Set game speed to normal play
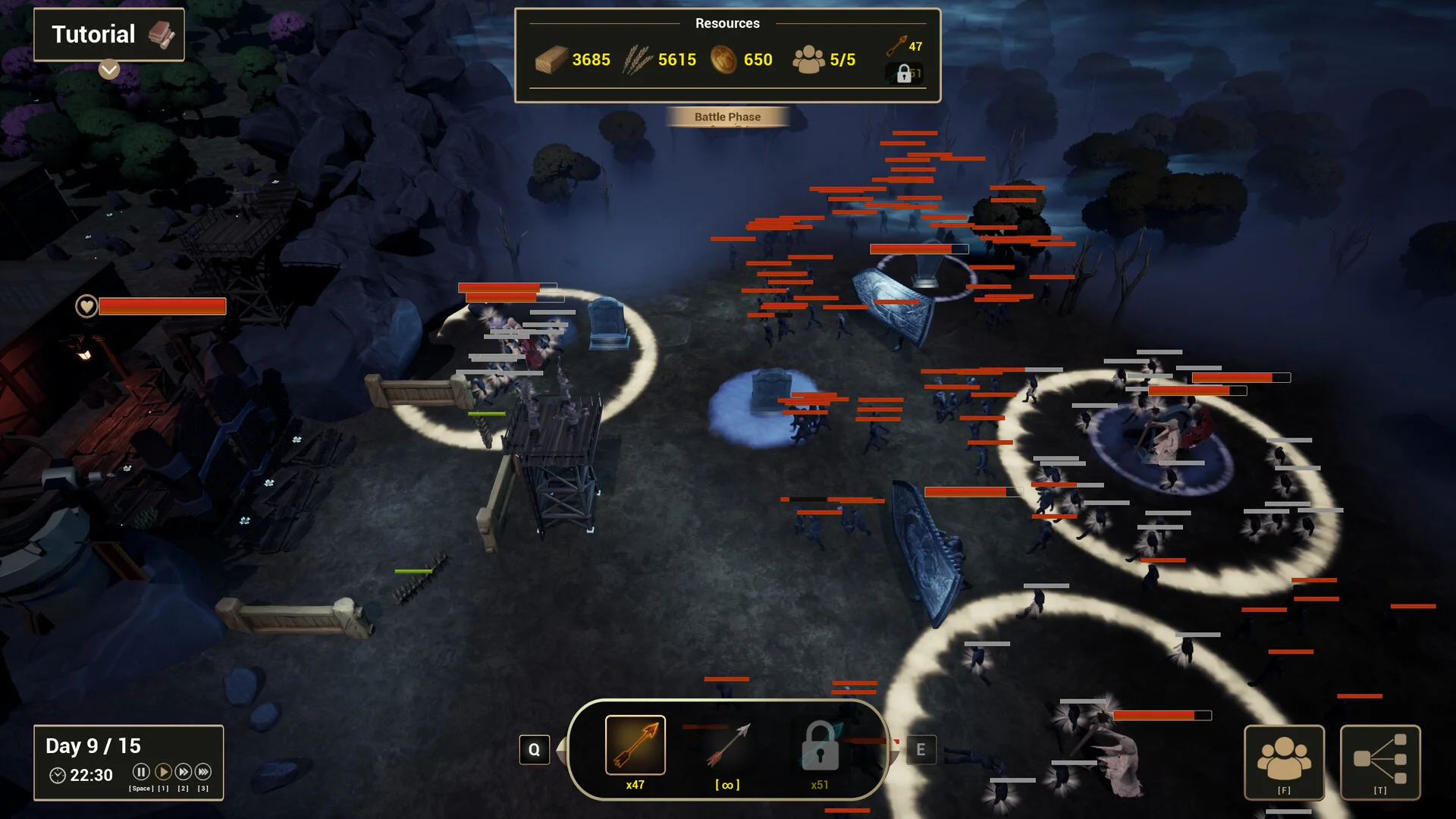The width and height of the screenshot is (1456, 819). pyautogui.click(x=162, y=772)
